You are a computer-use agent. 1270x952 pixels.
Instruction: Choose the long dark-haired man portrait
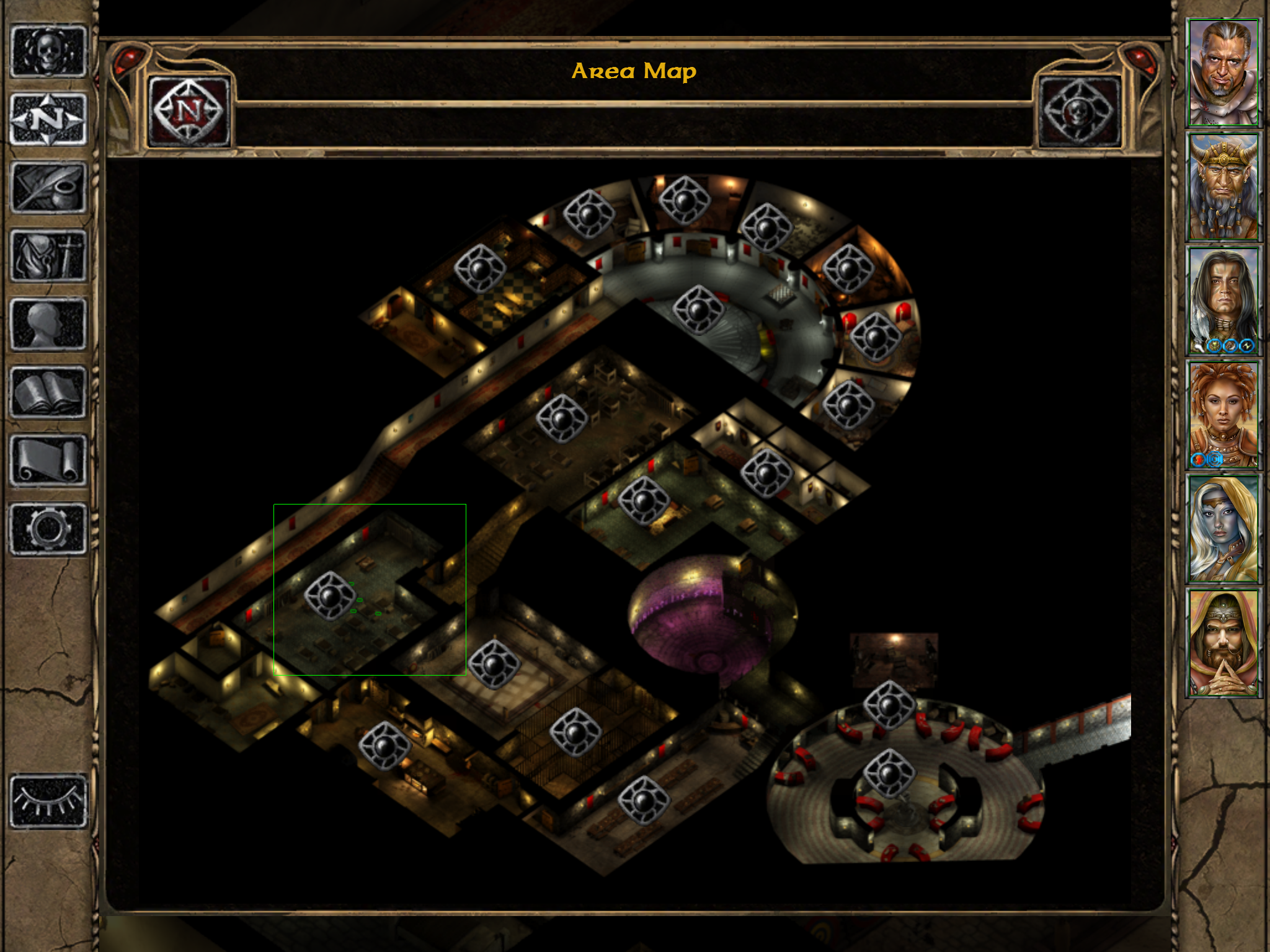[x=1223, y=301]
